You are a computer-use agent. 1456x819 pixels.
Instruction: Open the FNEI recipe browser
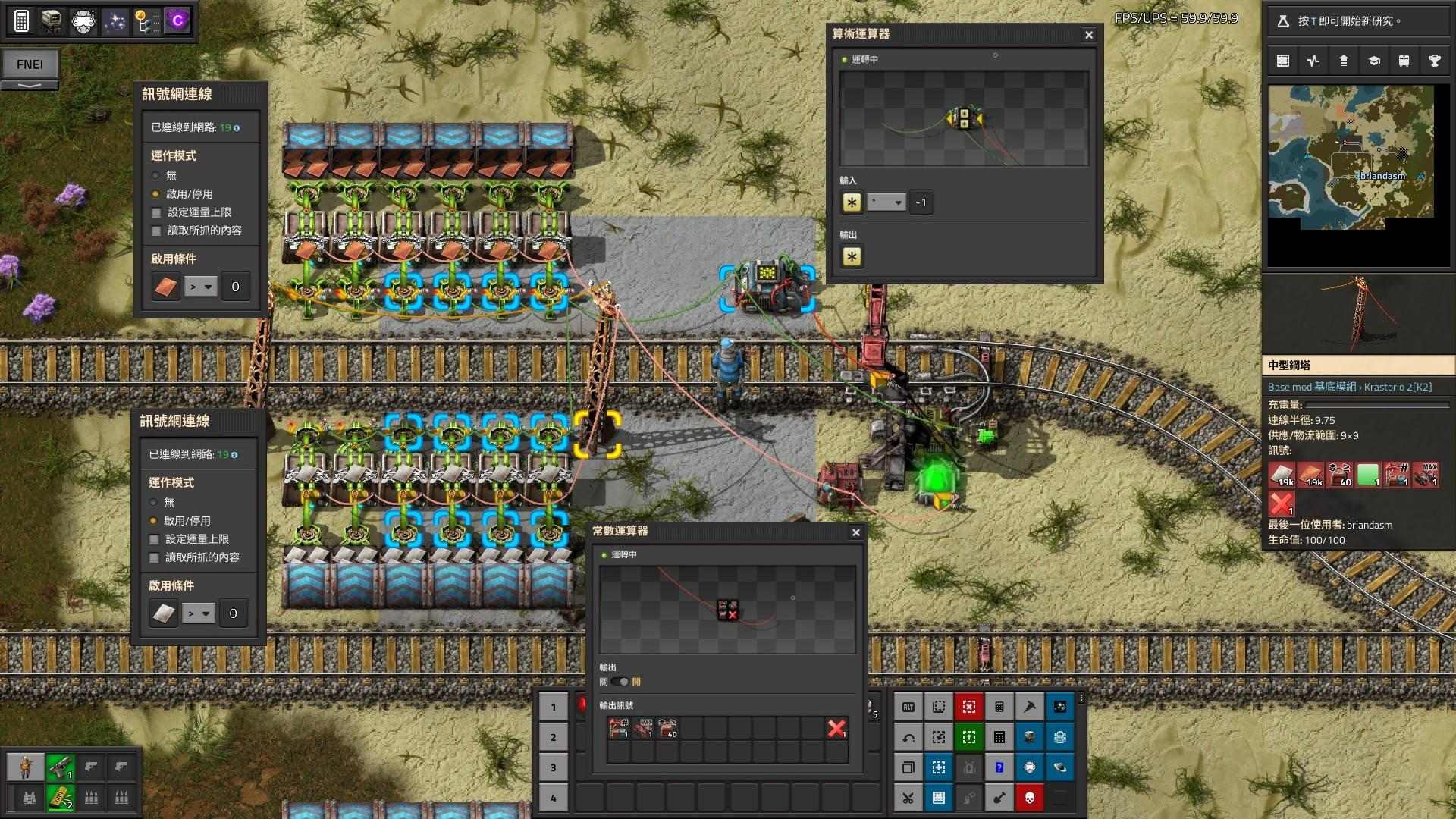click(30, 64)
